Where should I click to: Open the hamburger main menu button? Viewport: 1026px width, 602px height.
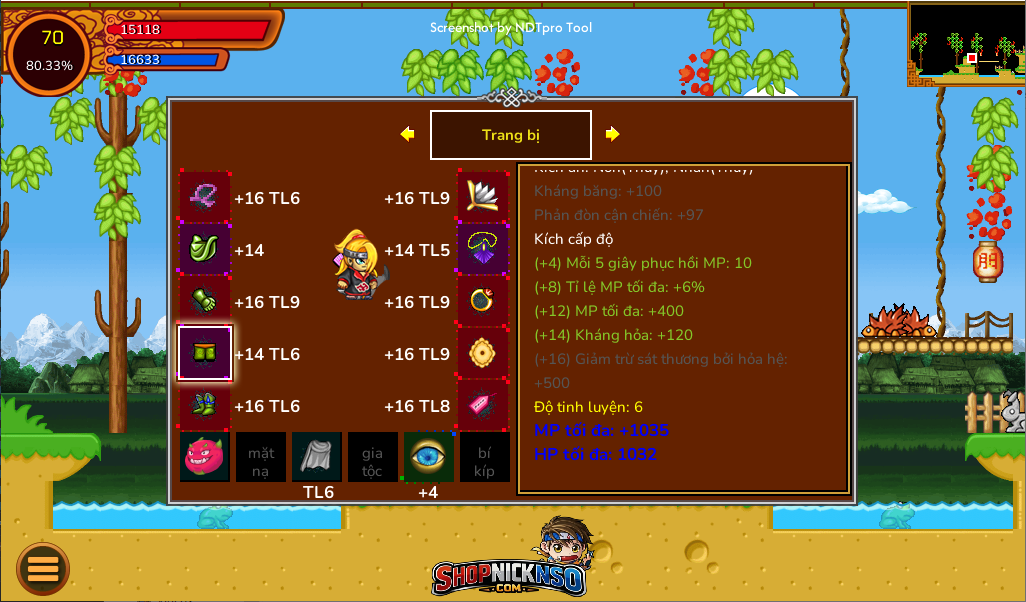pos(43,568)
